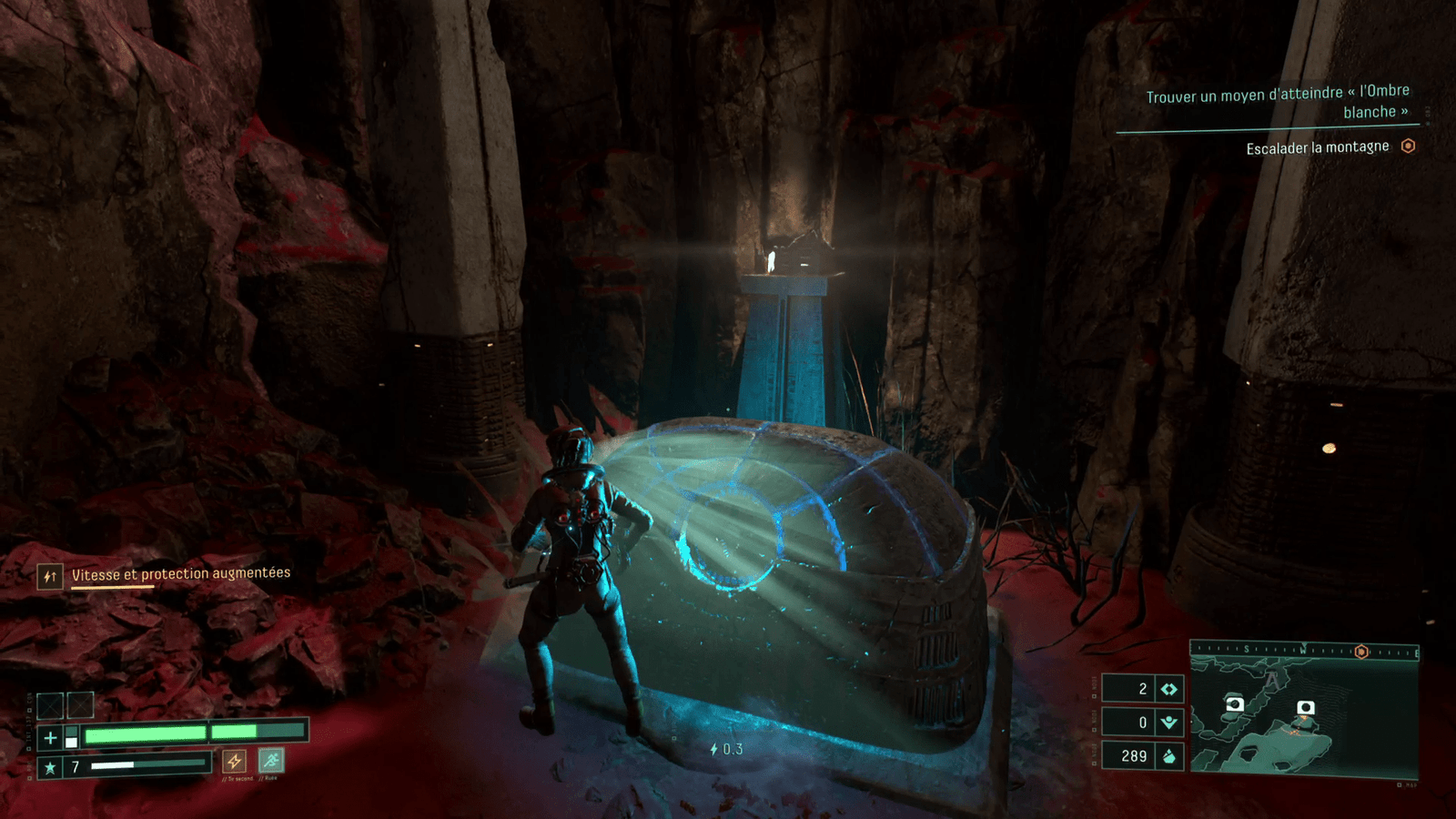The height and width of the screenshot is (819, 1456).
Task: Click the lightning bolt ability icon
Action: pos(235,761)
